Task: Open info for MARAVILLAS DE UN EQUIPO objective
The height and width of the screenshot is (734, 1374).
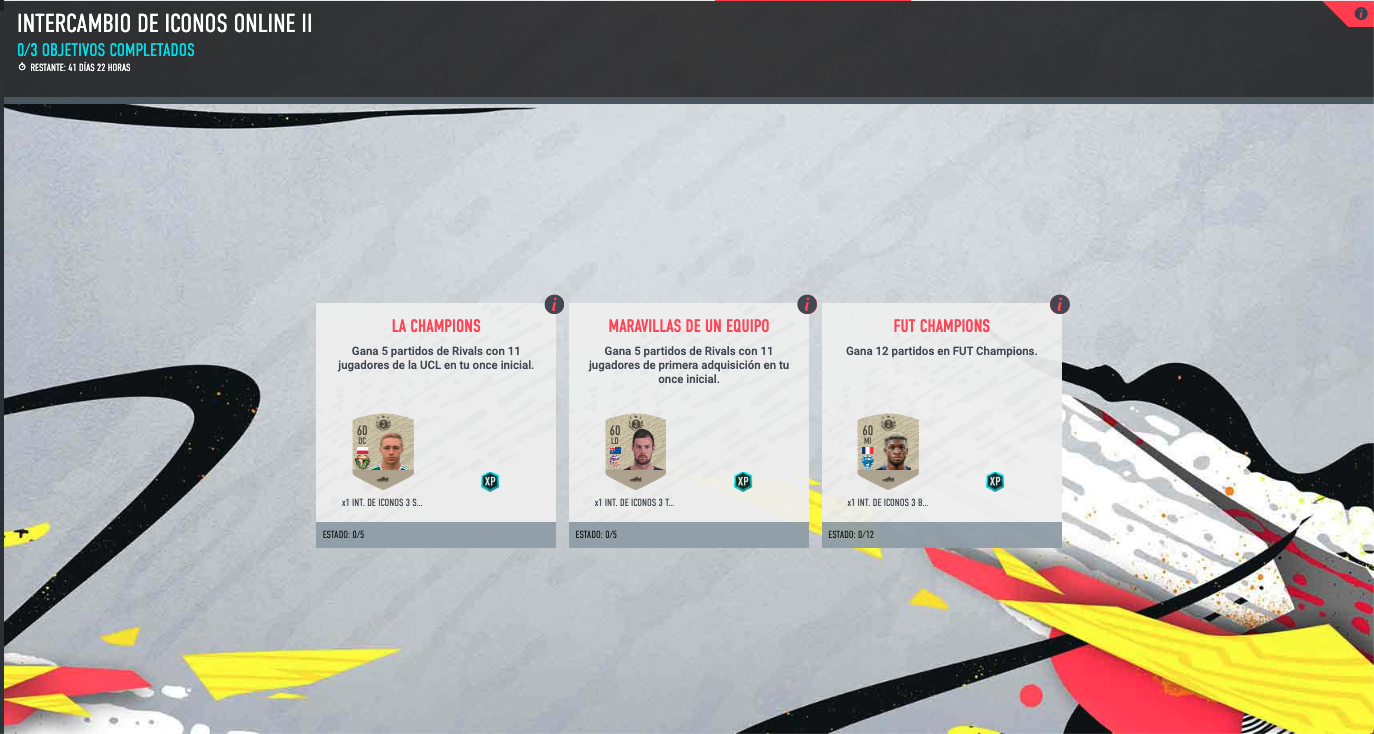Action: click(806, 304)
